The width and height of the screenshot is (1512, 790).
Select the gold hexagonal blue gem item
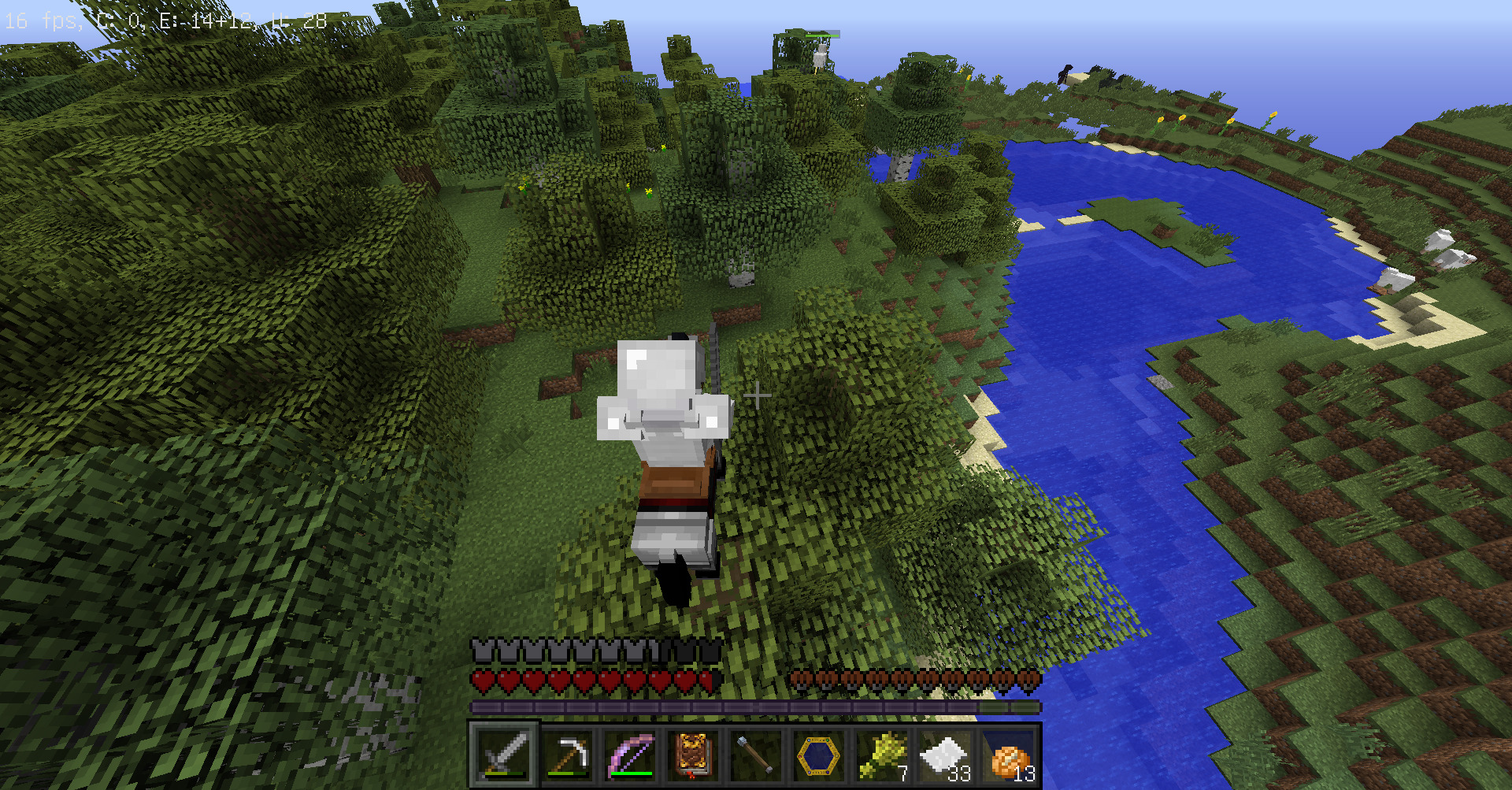pos(819,755)
